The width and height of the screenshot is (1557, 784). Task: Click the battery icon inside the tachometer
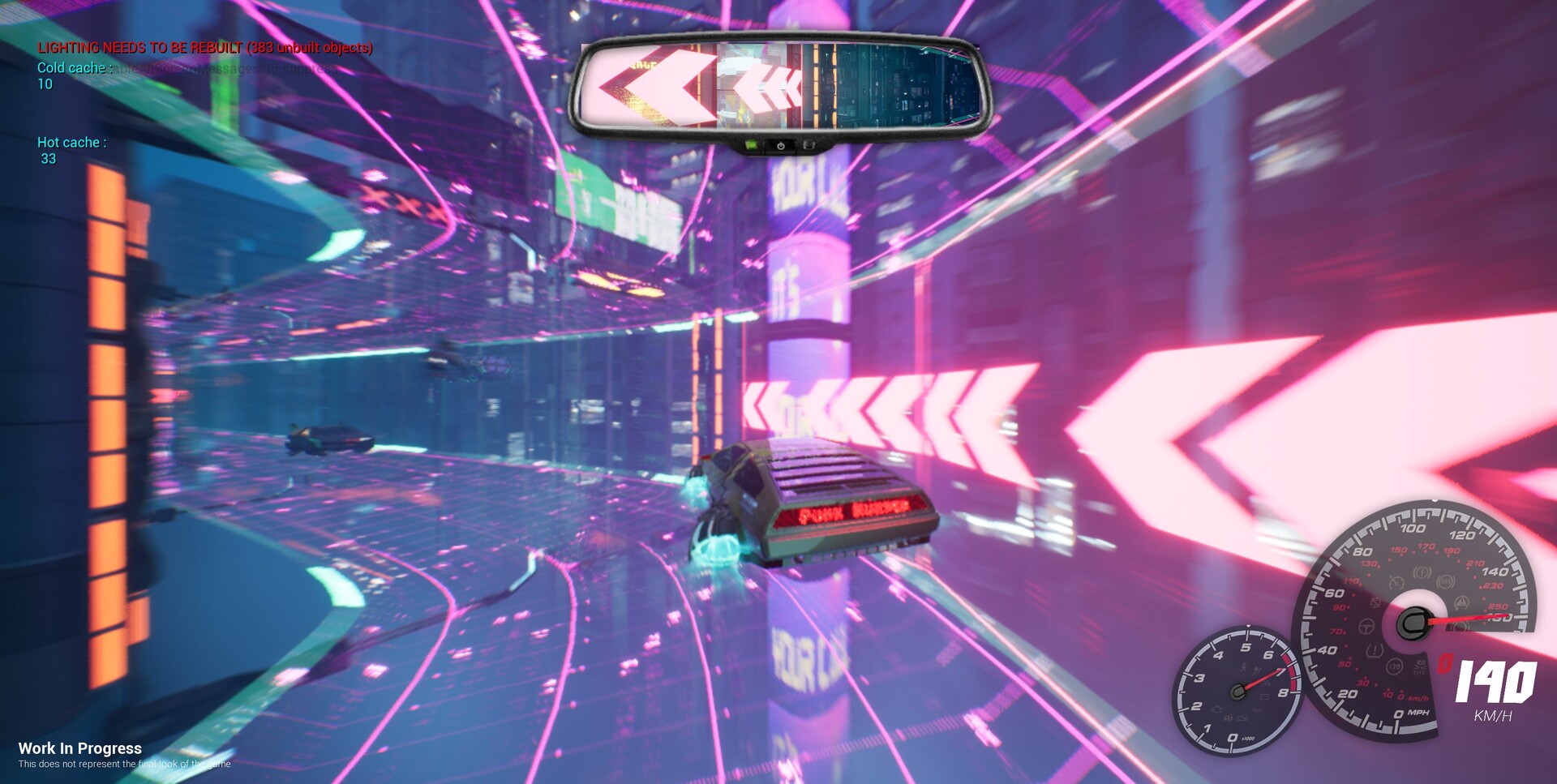coord(1265,696)
